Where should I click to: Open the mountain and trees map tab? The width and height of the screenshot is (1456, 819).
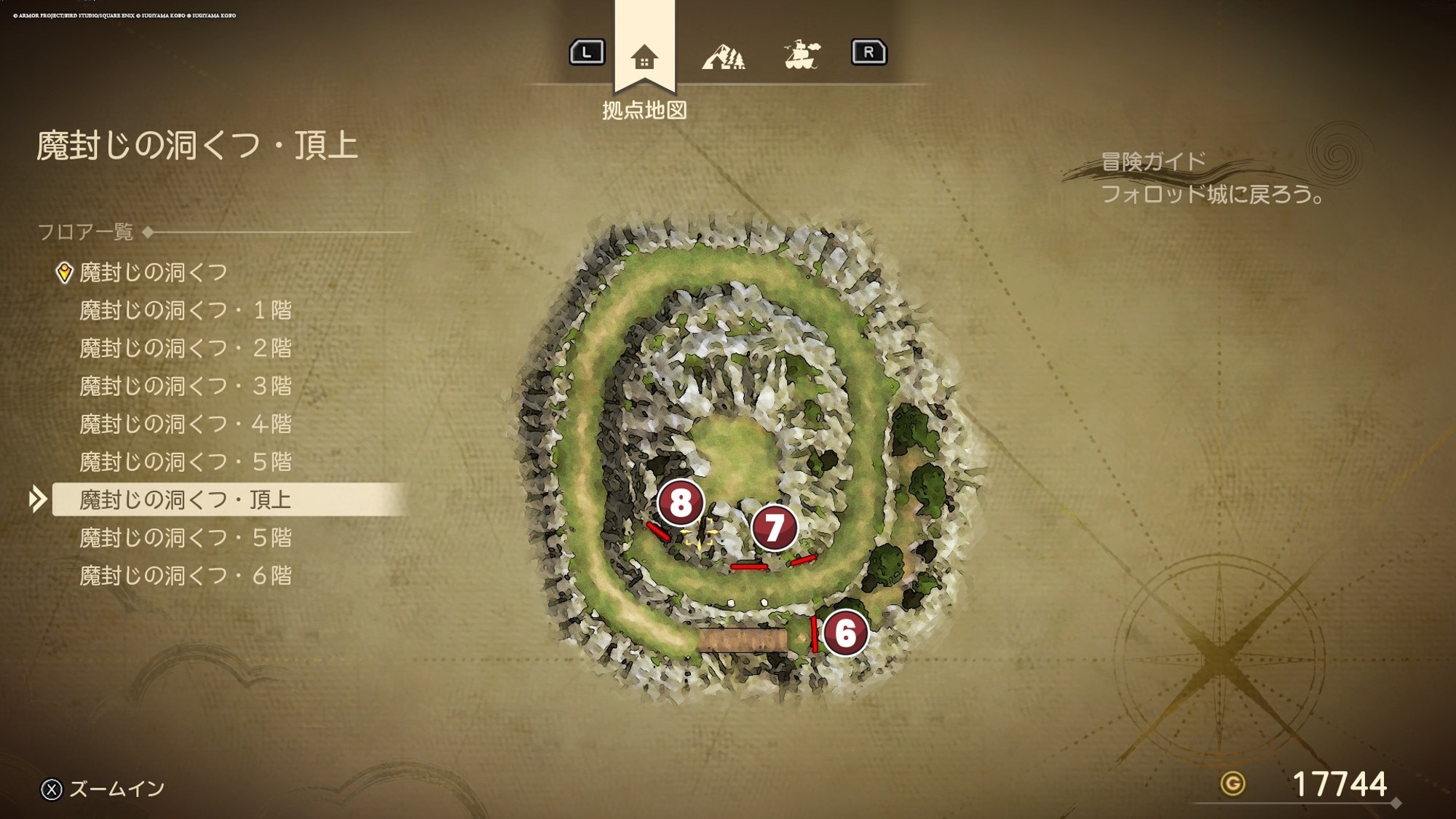click(x=723, y=56)
